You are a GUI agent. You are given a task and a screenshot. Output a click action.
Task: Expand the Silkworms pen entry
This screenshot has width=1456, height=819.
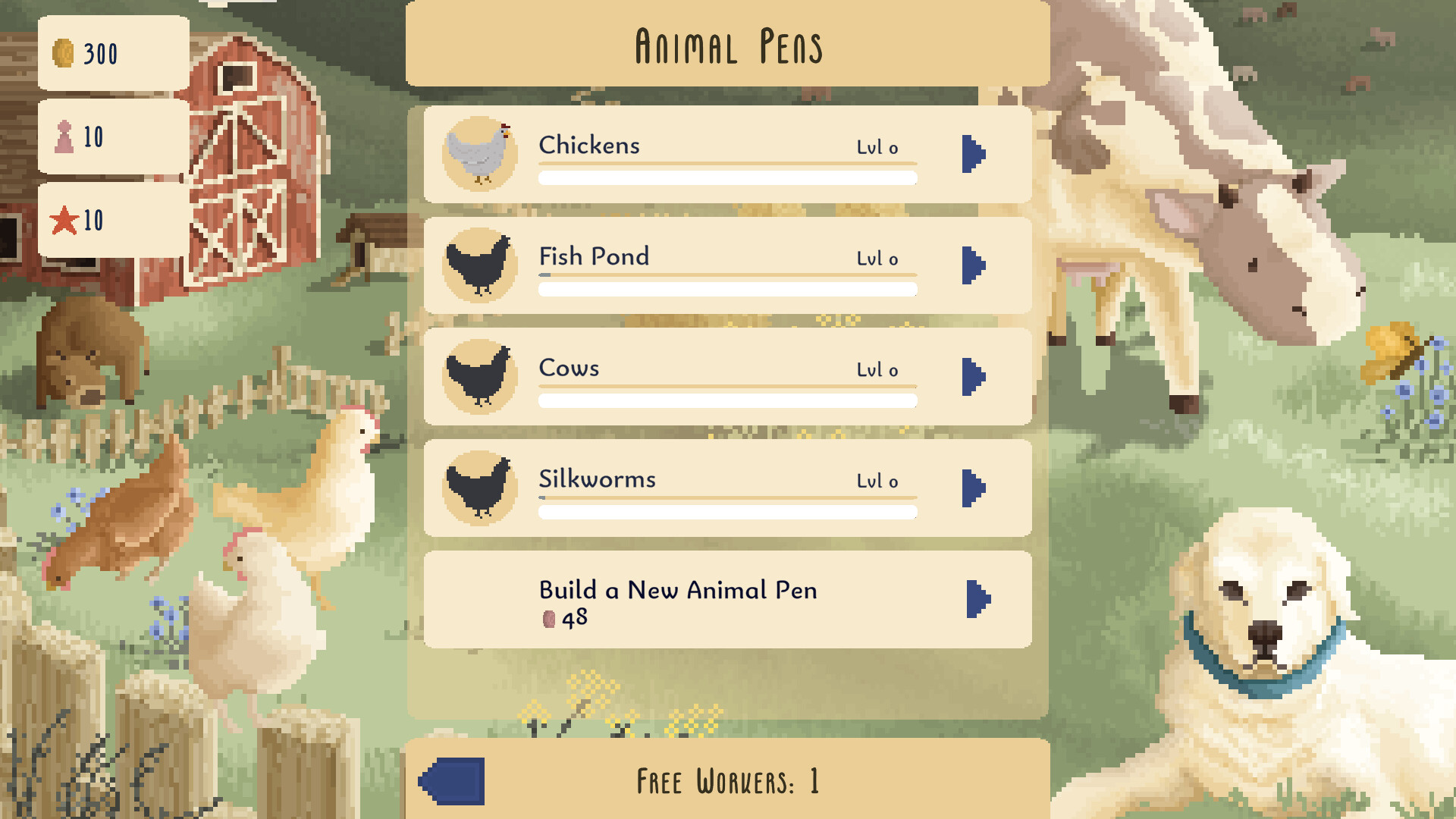974,486
